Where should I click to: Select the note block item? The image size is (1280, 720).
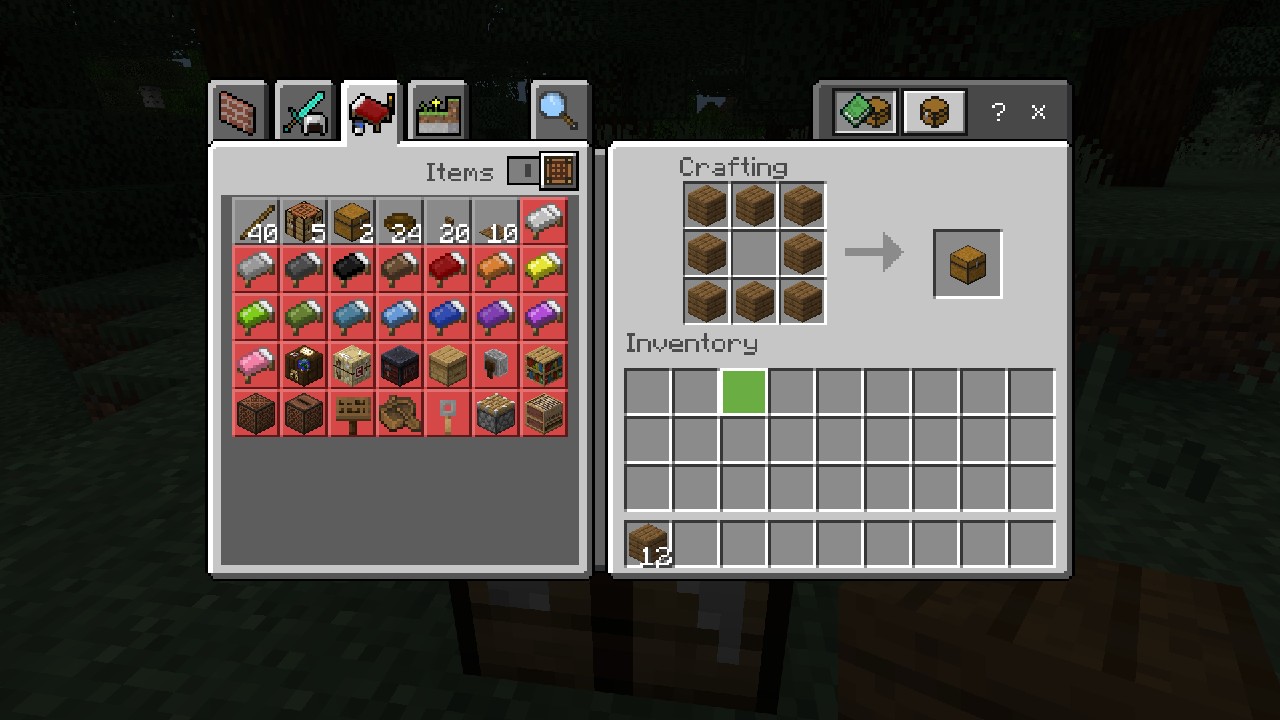click(x=255, y=414)
